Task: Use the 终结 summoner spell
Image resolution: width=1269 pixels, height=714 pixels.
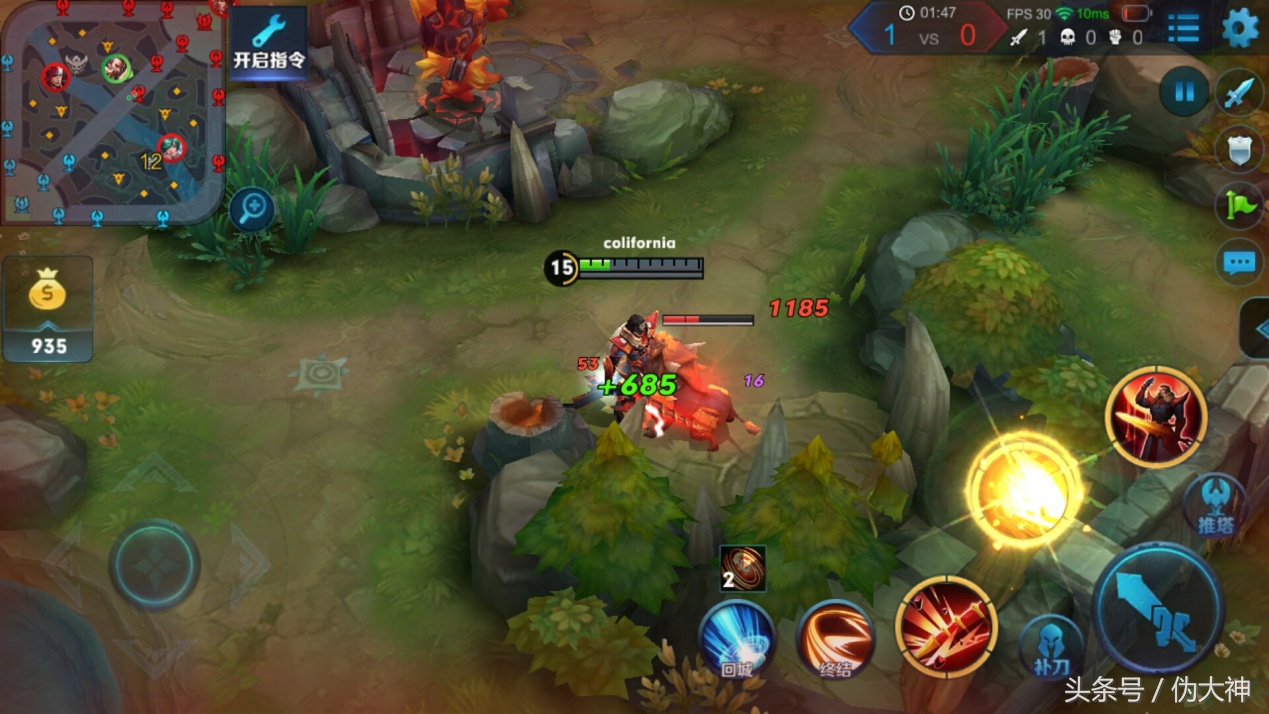Action: coord(835,637)
